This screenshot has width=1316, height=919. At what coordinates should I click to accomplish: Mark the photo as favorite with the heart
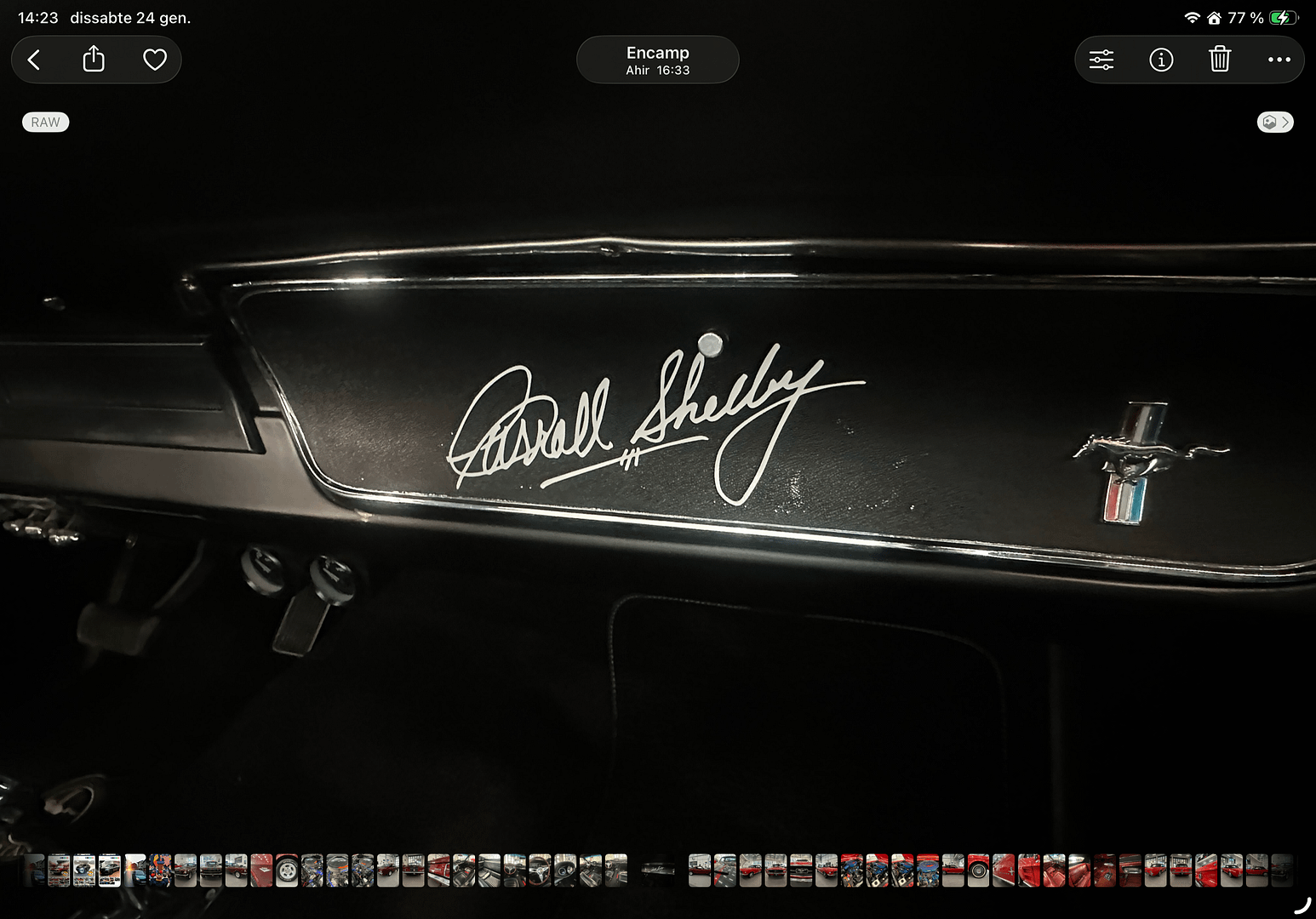point(154,60)
